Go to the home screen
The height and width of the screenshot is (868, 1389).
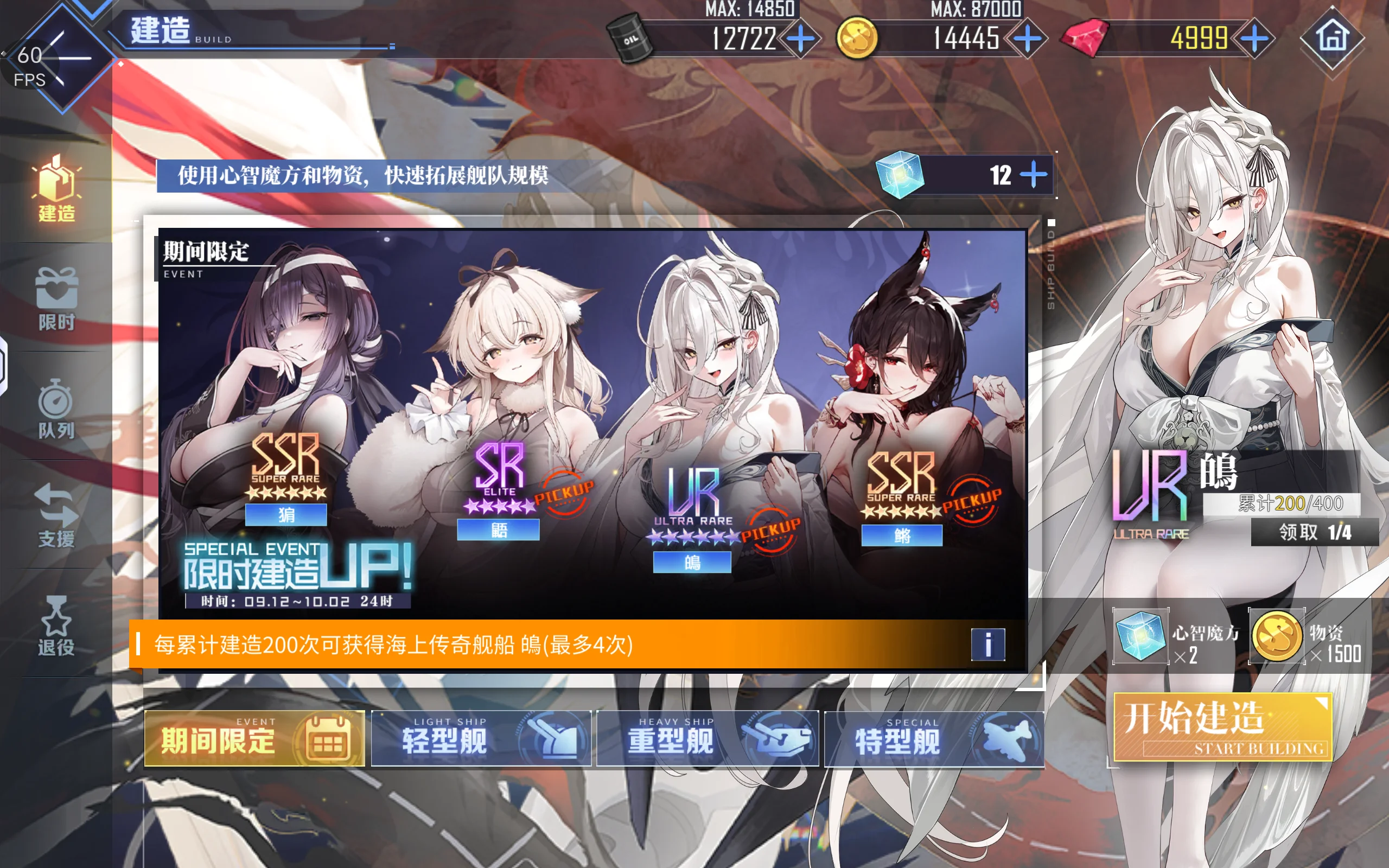[x=1331, y=39]
